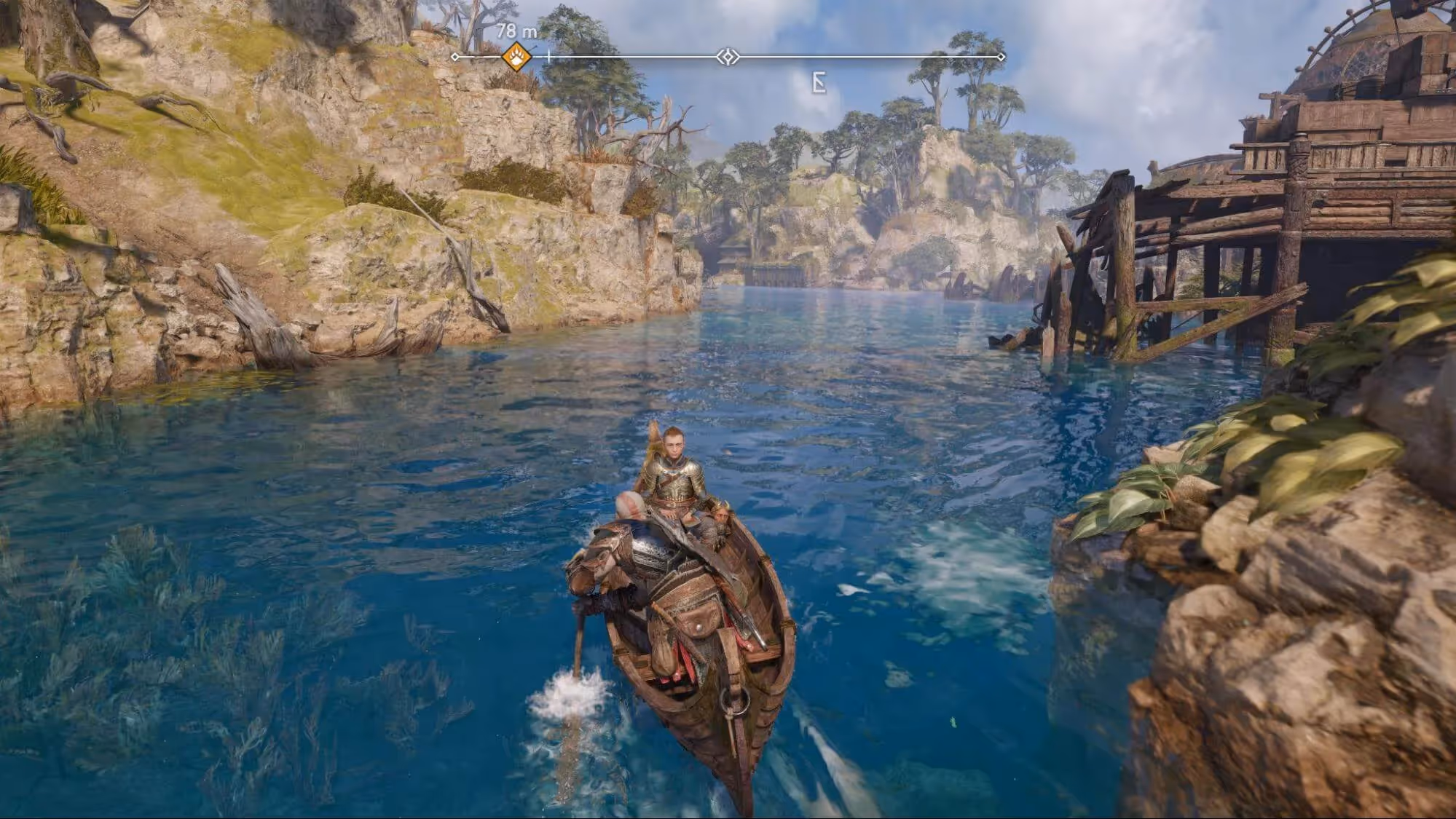The height and width of the screenshot is (819, 1456).
Task: Select the orange paw marker on the compass
Action: (x=516, y=56)
